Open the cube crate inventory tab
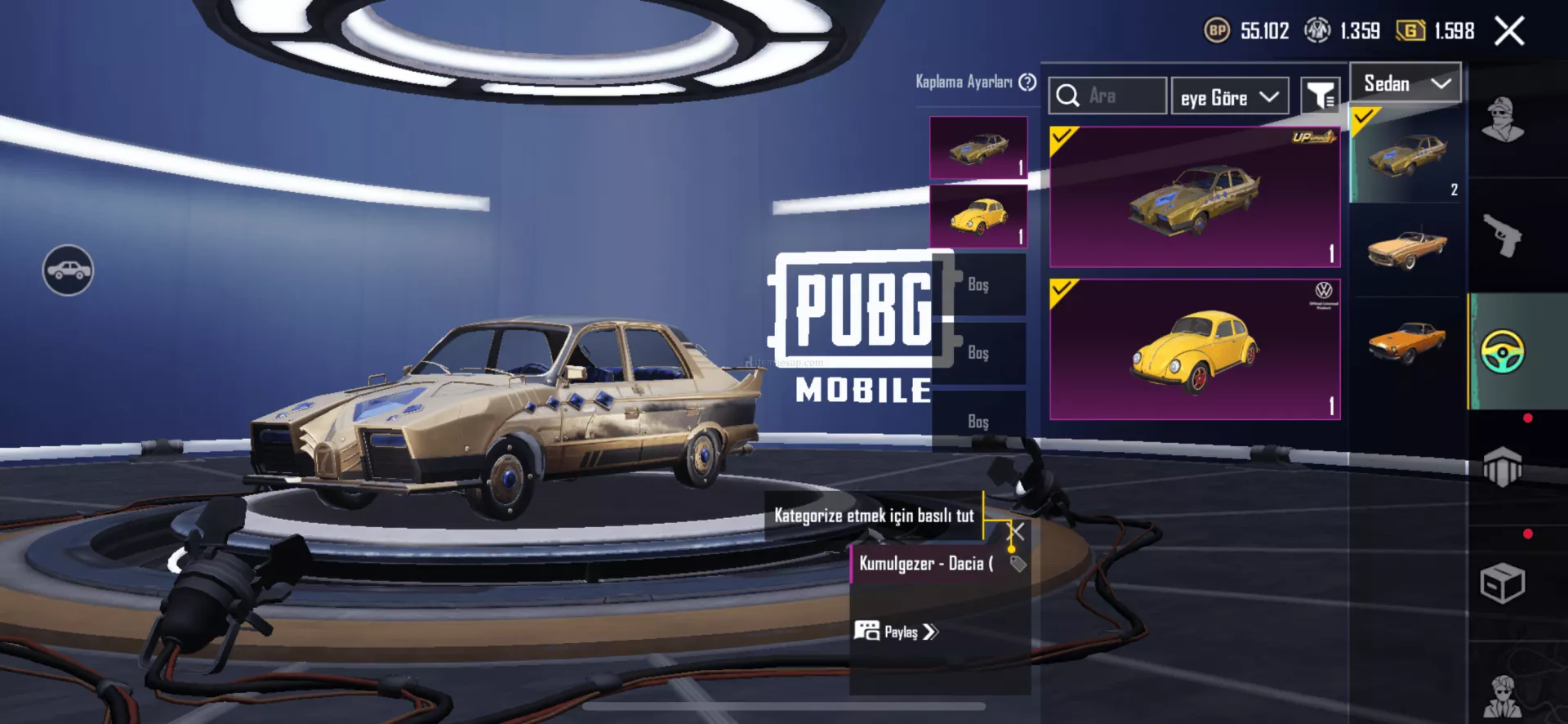 pos(1503,583)
